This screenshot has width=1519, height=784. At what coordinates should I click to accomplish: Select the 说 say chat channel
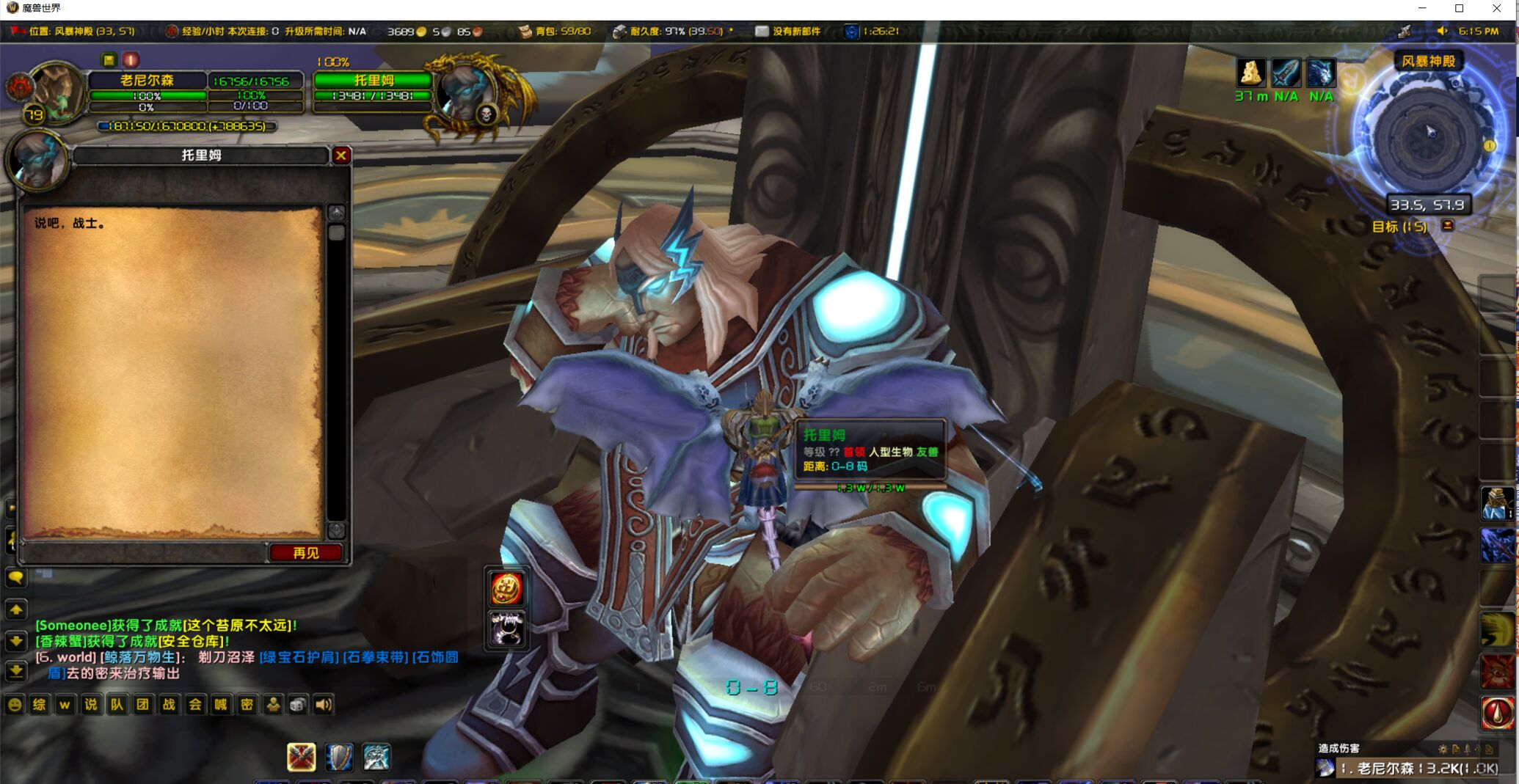pos(91,705)
